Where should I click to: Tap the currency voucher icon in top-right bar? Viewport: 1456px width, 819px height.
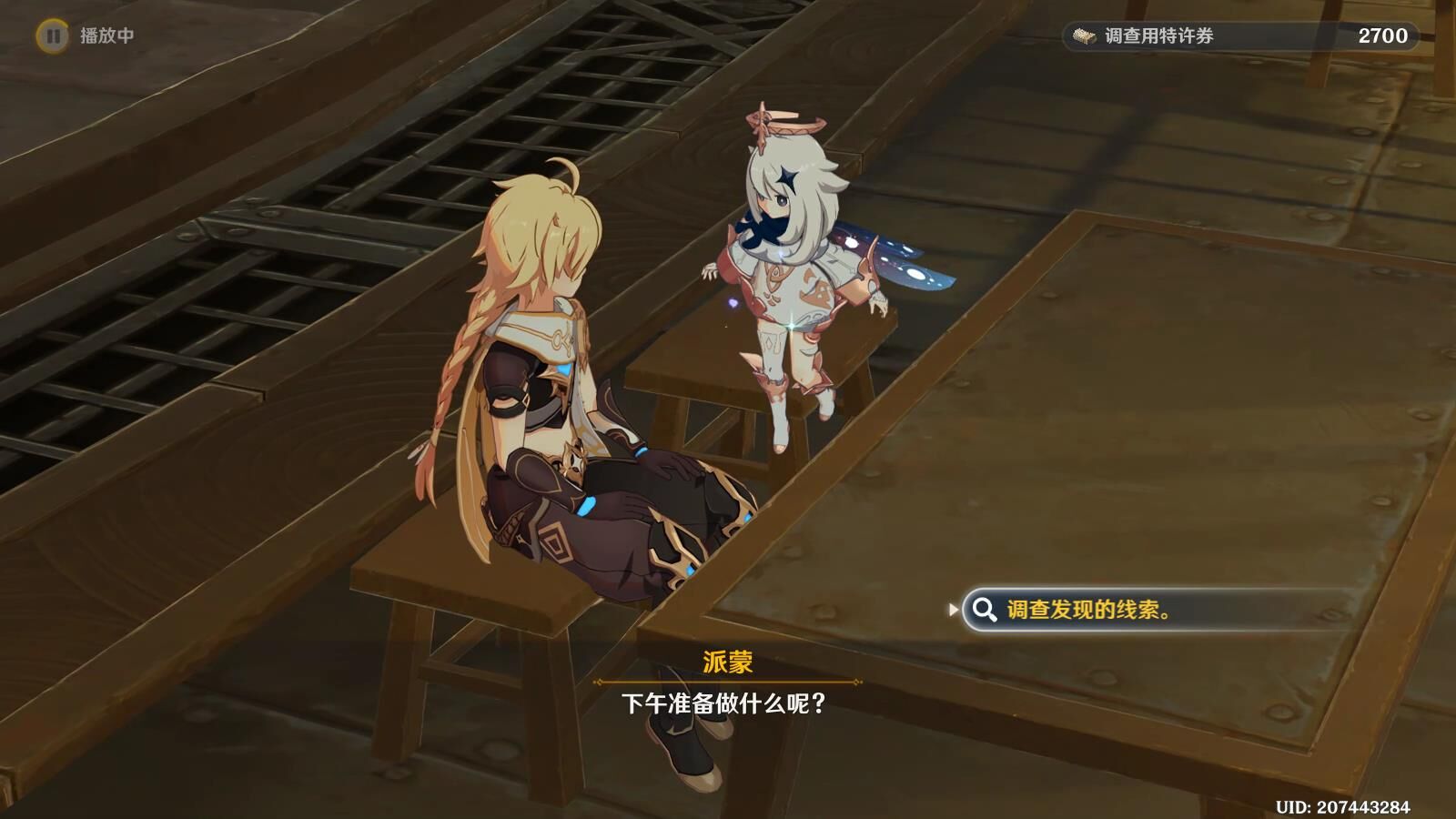[1083, 37]
